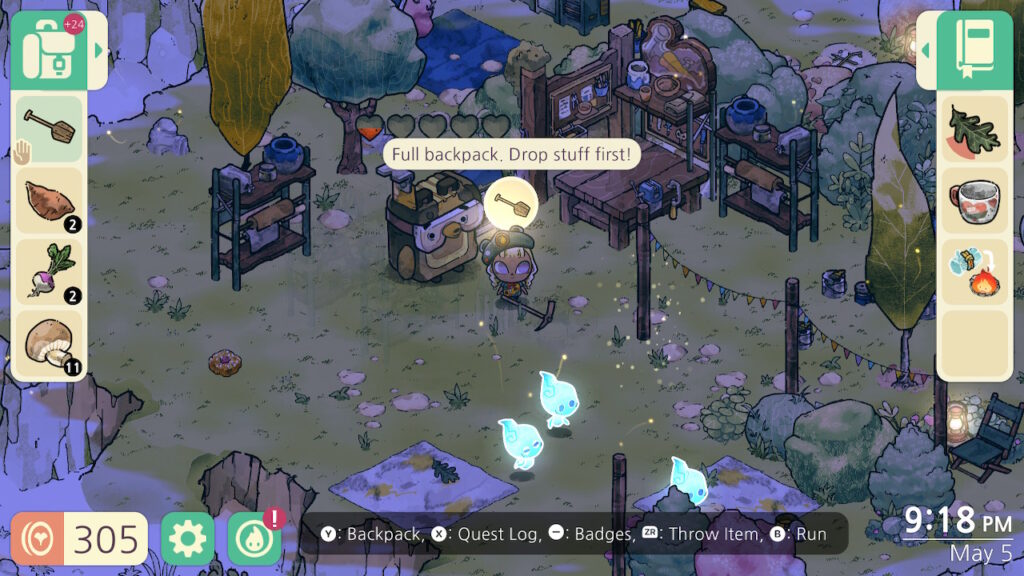
Task: Pick the sweet potato slot
Action: 49,201
